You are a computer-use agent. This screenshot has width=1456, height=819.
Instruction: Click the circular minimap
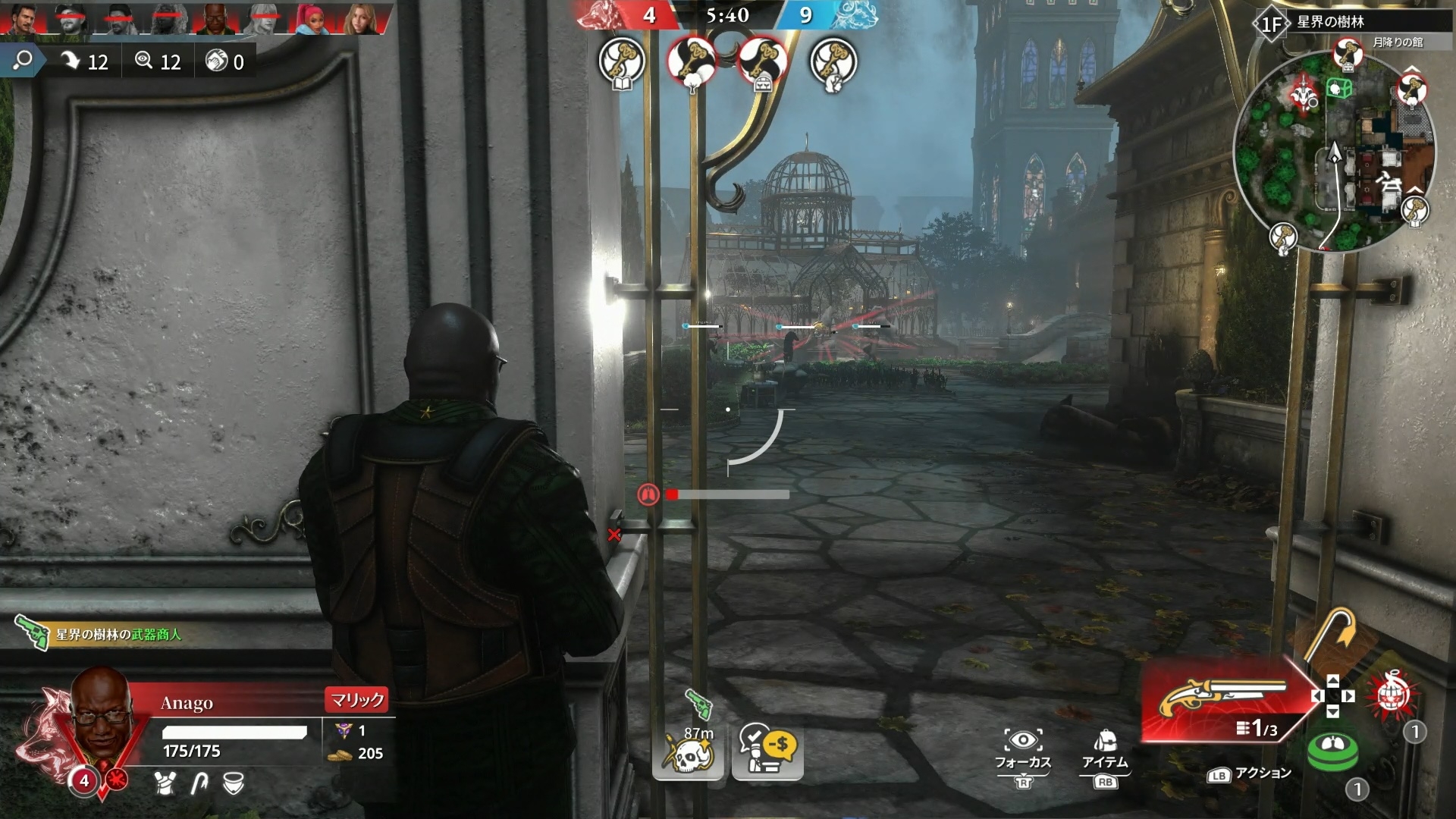[x=1335, y=152]
